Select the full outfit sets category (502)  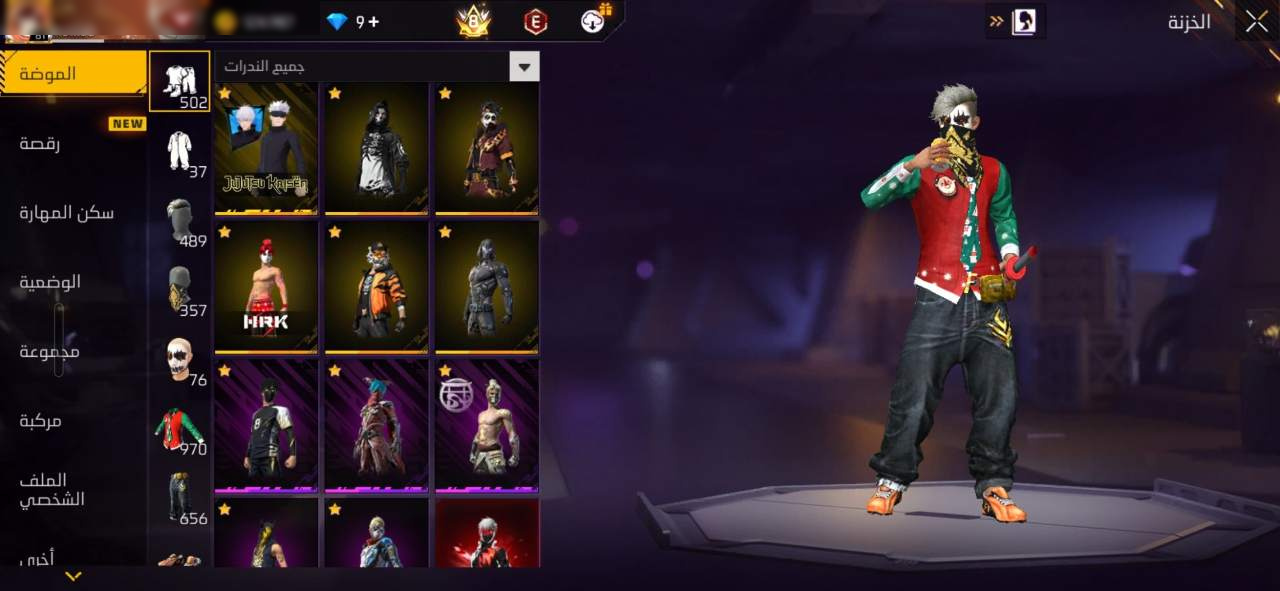[x=180, y=81]
